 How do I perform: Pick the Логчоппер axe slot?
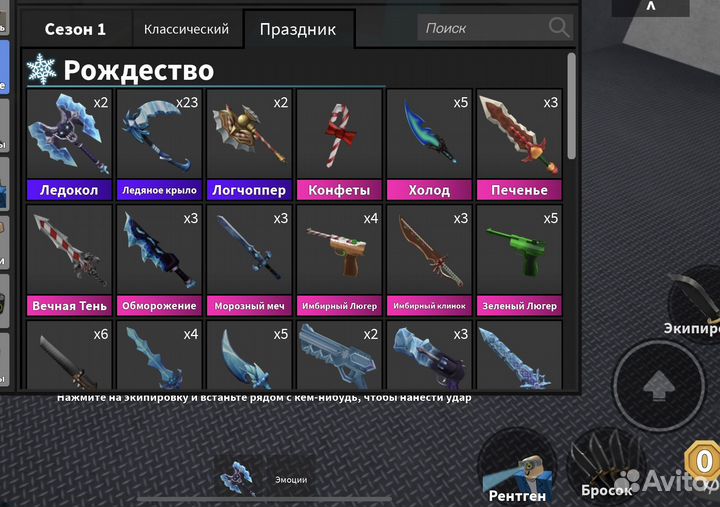tap(248, 145)
